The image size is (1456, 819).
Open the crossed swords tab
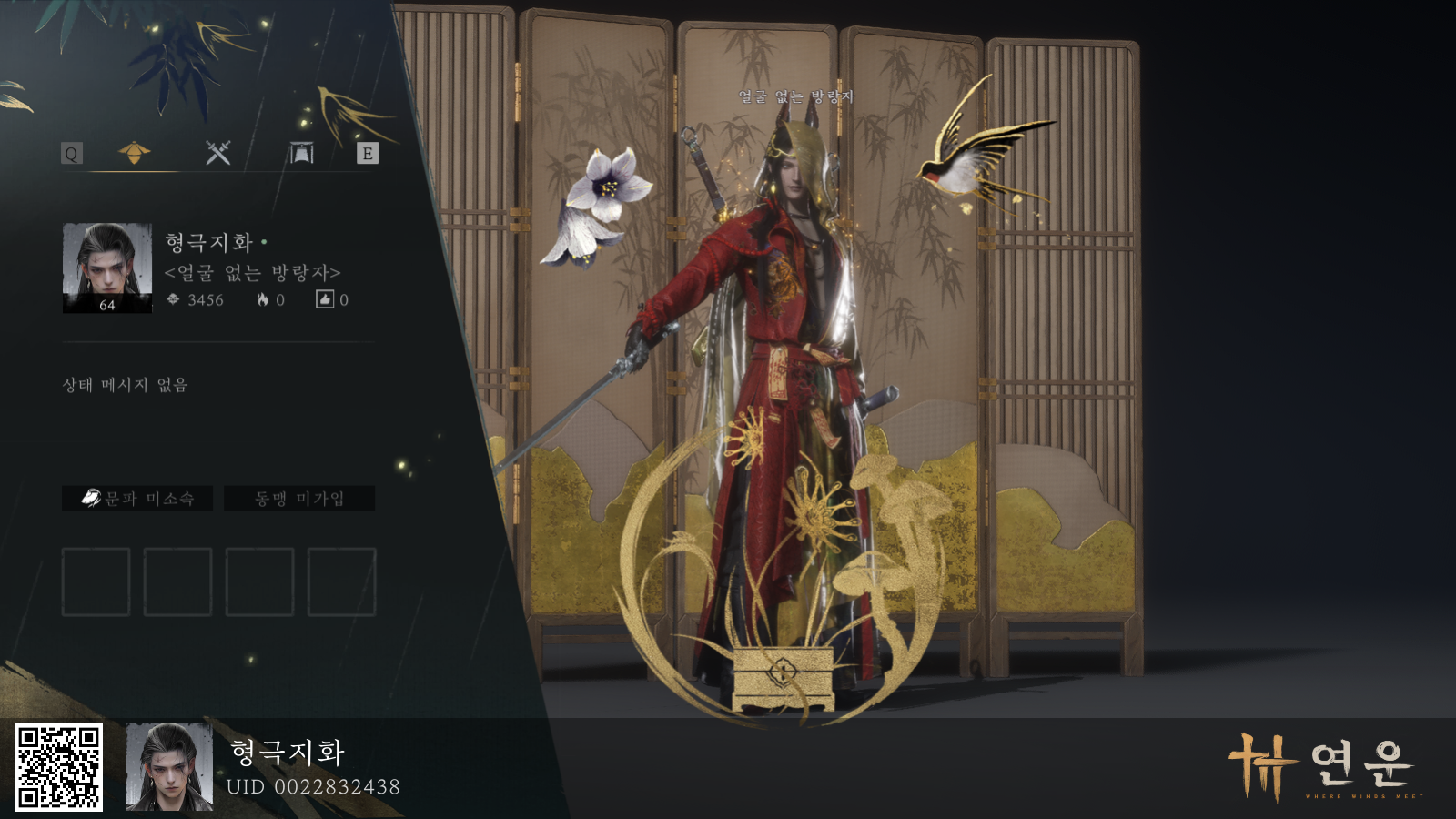tap(217, 153)
